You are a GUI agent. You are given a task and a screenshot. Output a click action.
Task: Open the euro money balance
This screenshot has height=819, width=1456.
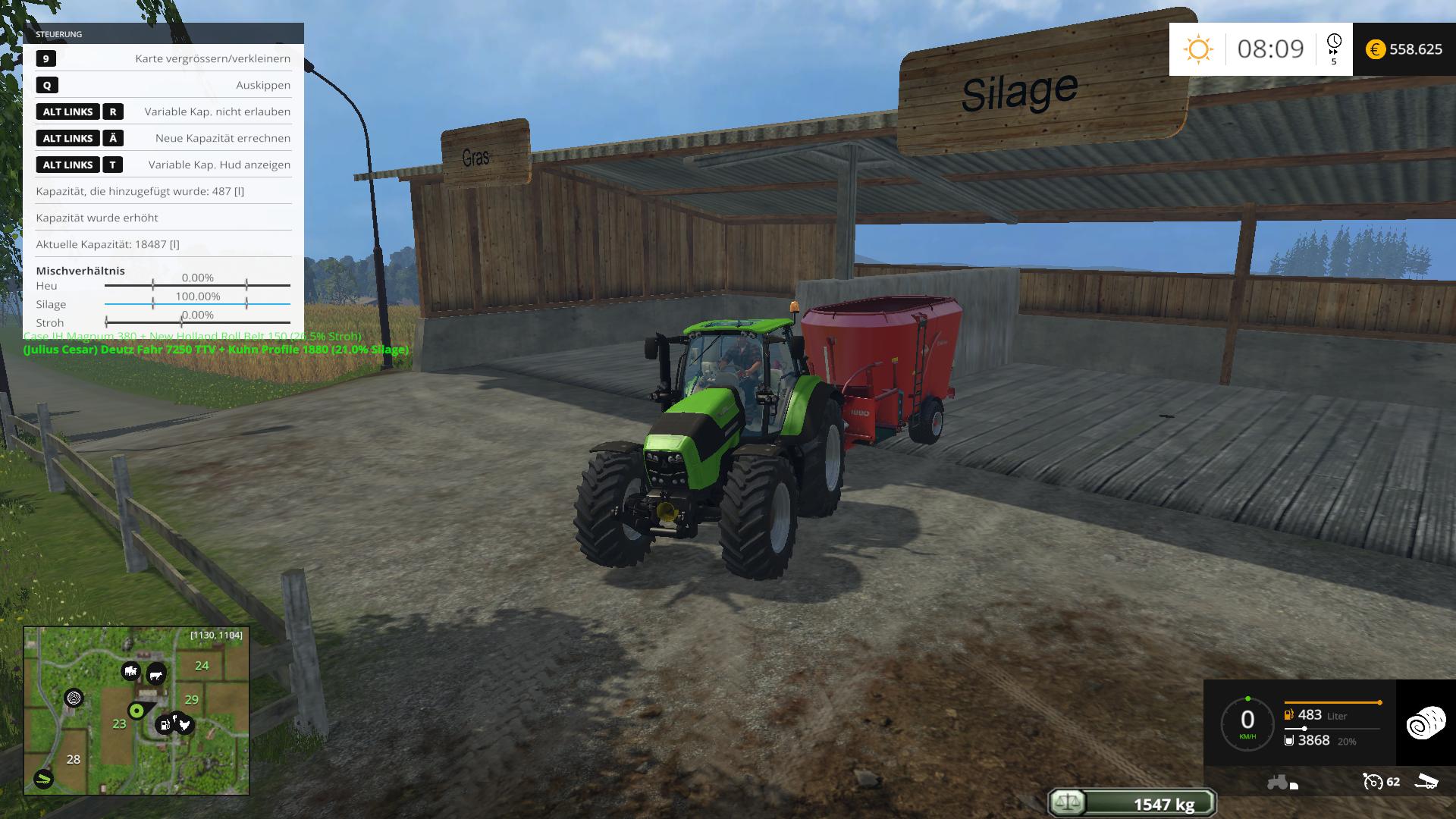pos(1404,49)
